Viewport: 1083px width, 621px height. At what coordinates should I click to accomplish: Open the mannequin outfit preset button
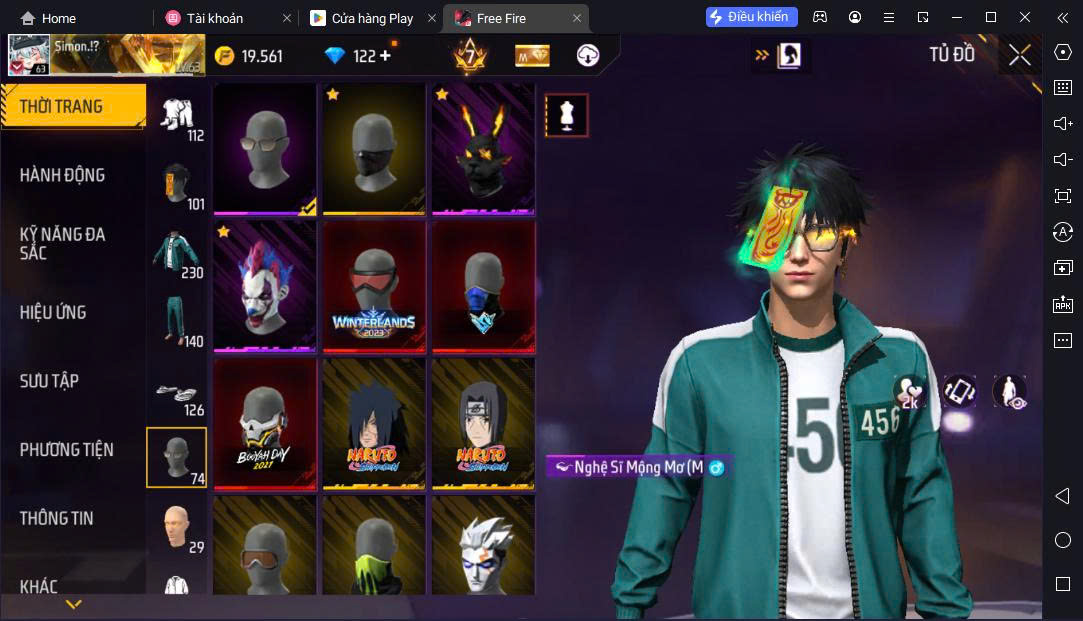point(566,116)
